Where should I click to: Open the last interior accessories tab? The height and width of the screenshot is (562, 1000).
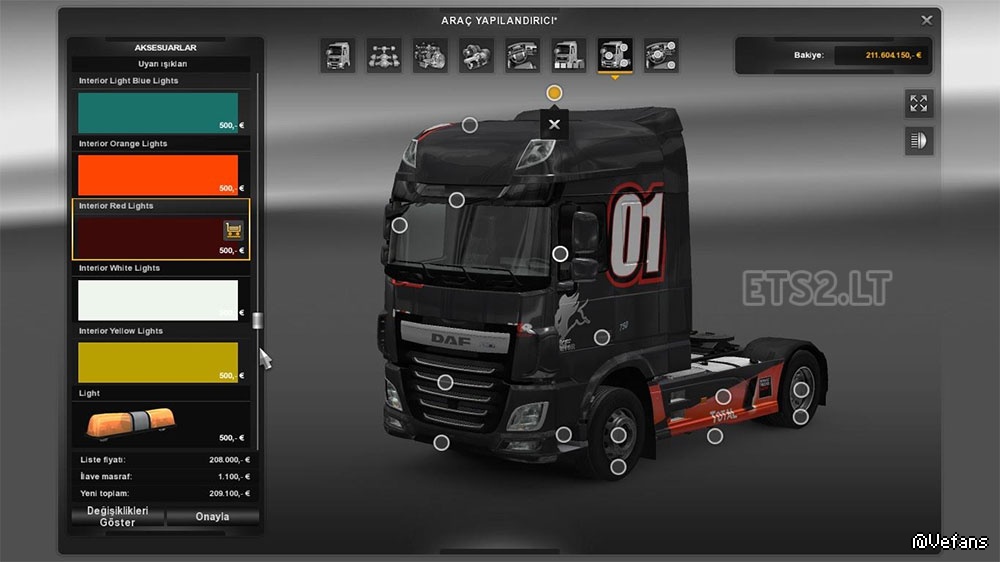[661, 55]
